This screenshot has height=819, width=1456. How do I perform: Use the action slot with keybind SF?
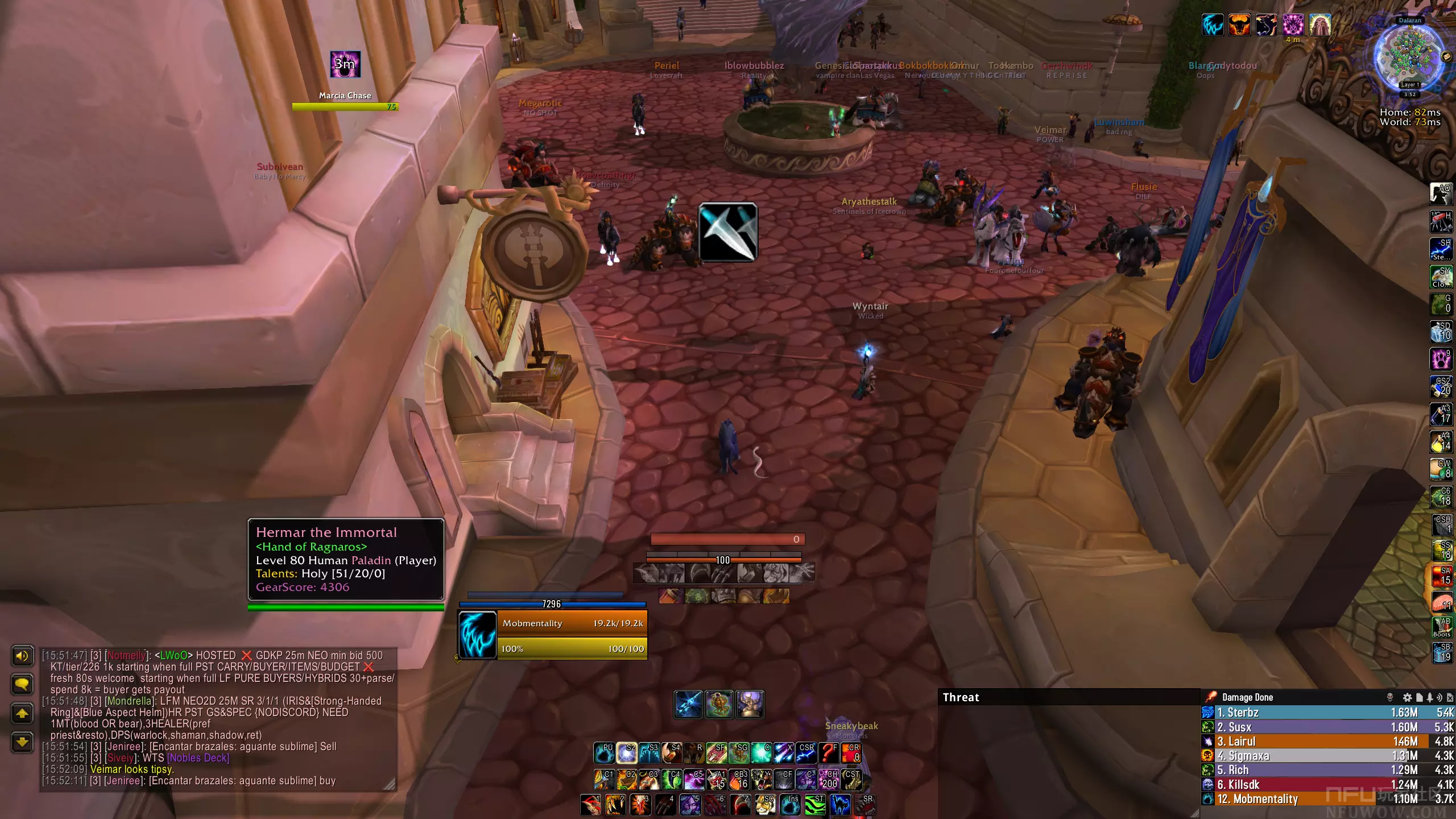tap(717, 753)
